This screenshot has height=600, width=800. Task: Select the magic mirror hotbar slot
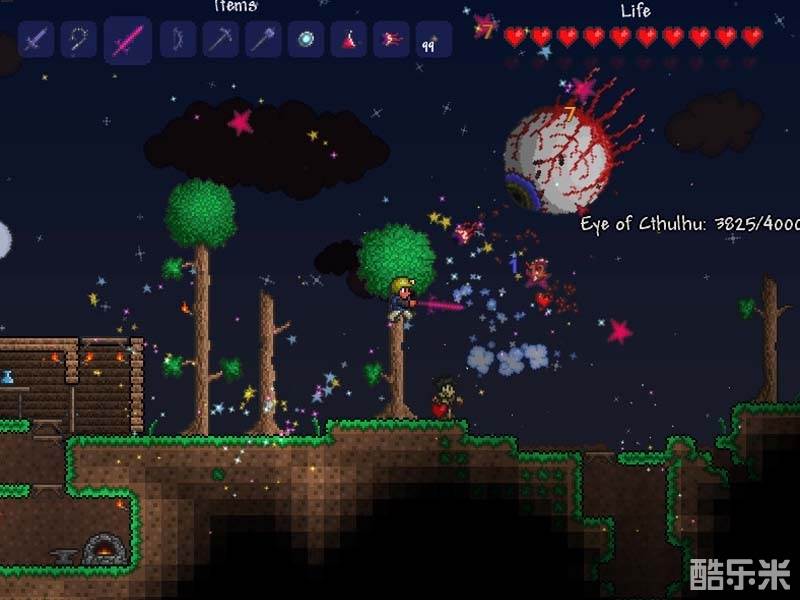click(x=306, y=40)
